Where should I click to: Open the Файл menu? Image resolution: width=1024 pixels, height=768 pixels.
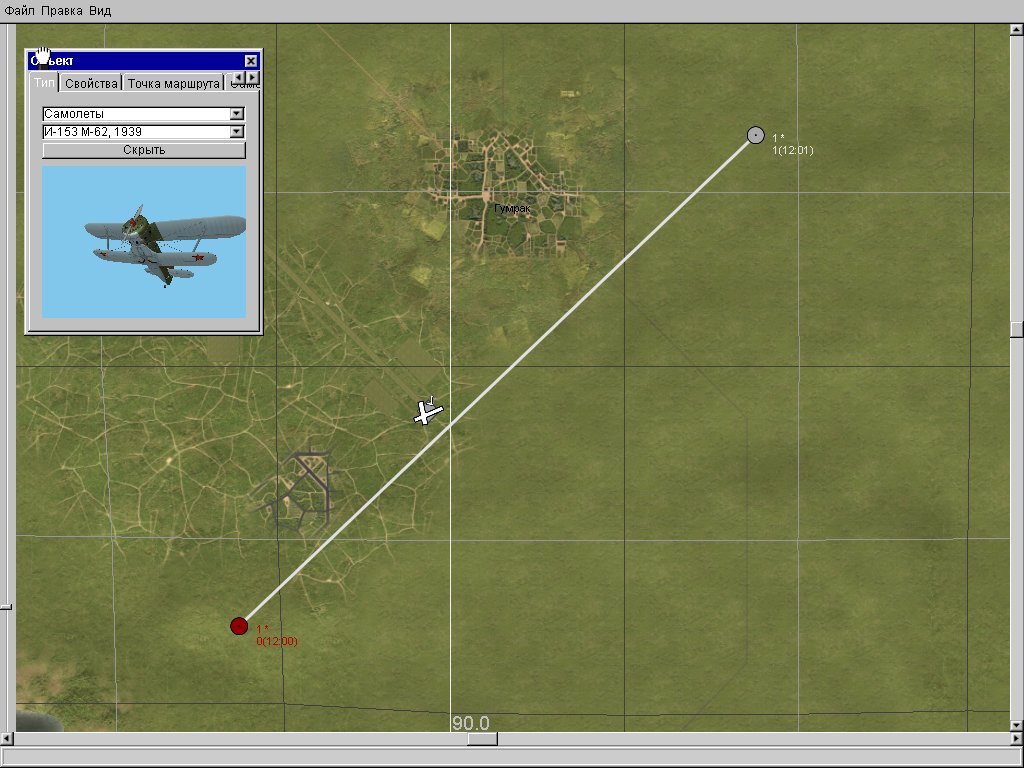click(x=20, y=11)
